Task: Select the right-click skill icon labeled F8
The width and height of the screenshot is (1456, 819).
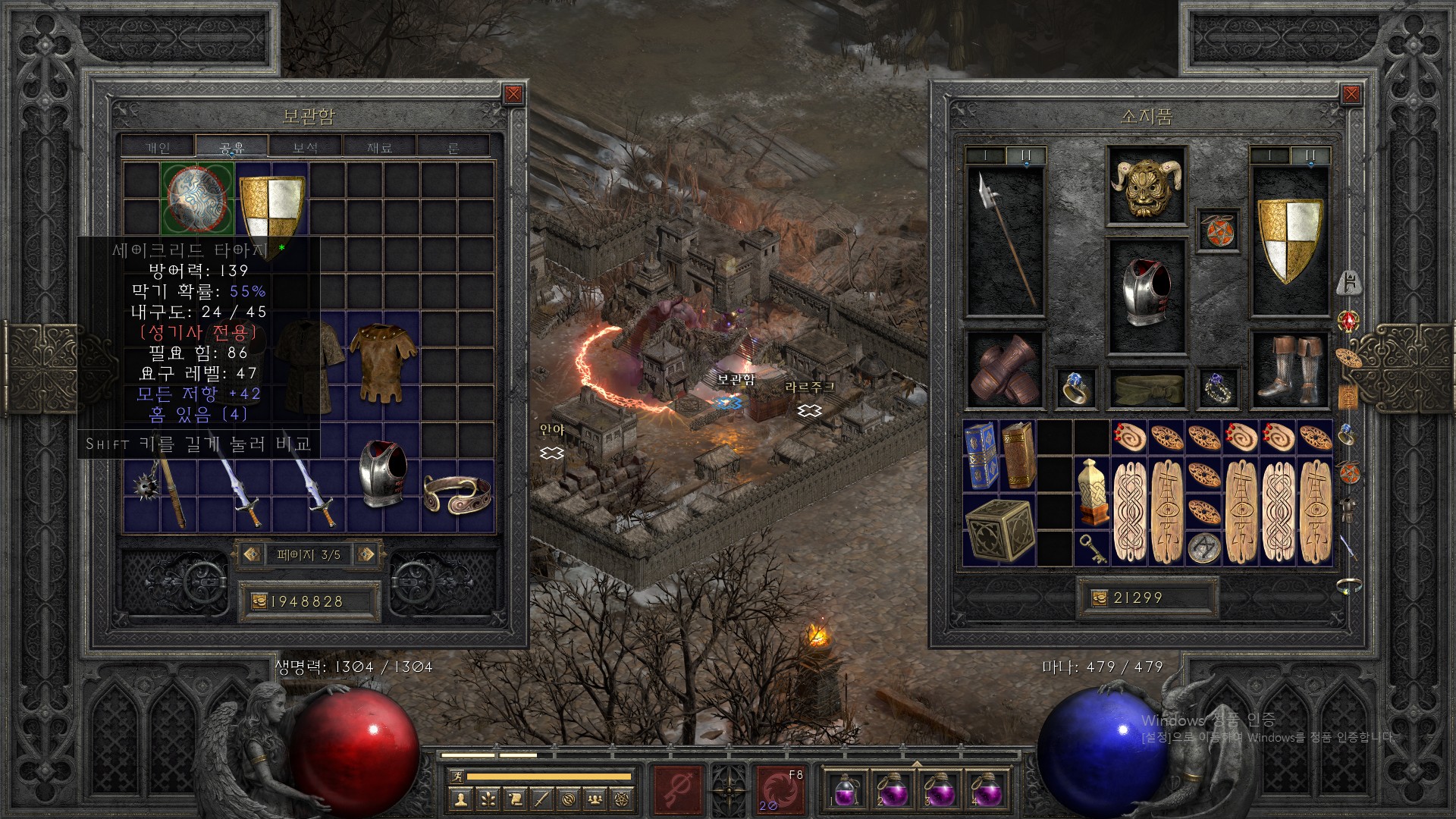Action: pyautogui.click(x=780, y=789)
